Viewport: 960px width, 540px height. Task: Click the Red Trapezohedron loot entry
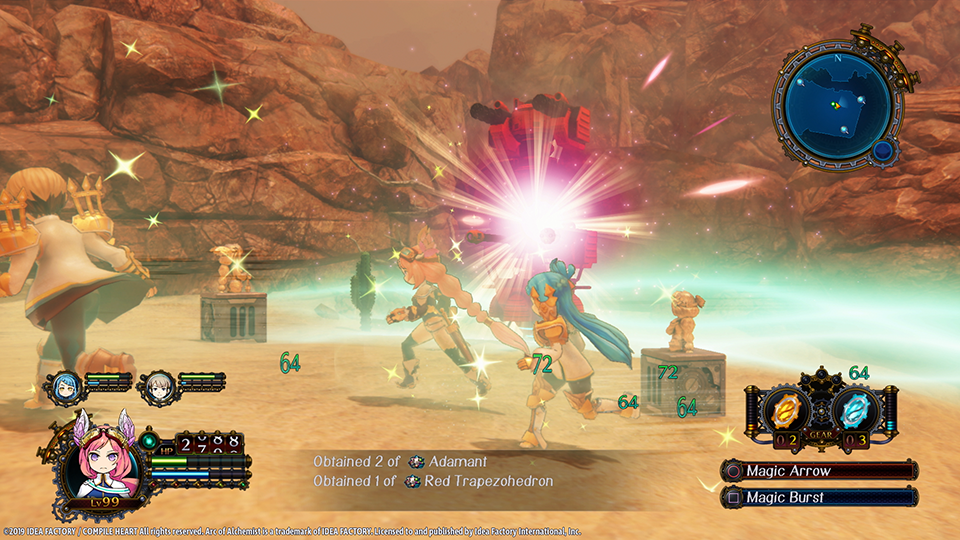[x=479, y=481]
